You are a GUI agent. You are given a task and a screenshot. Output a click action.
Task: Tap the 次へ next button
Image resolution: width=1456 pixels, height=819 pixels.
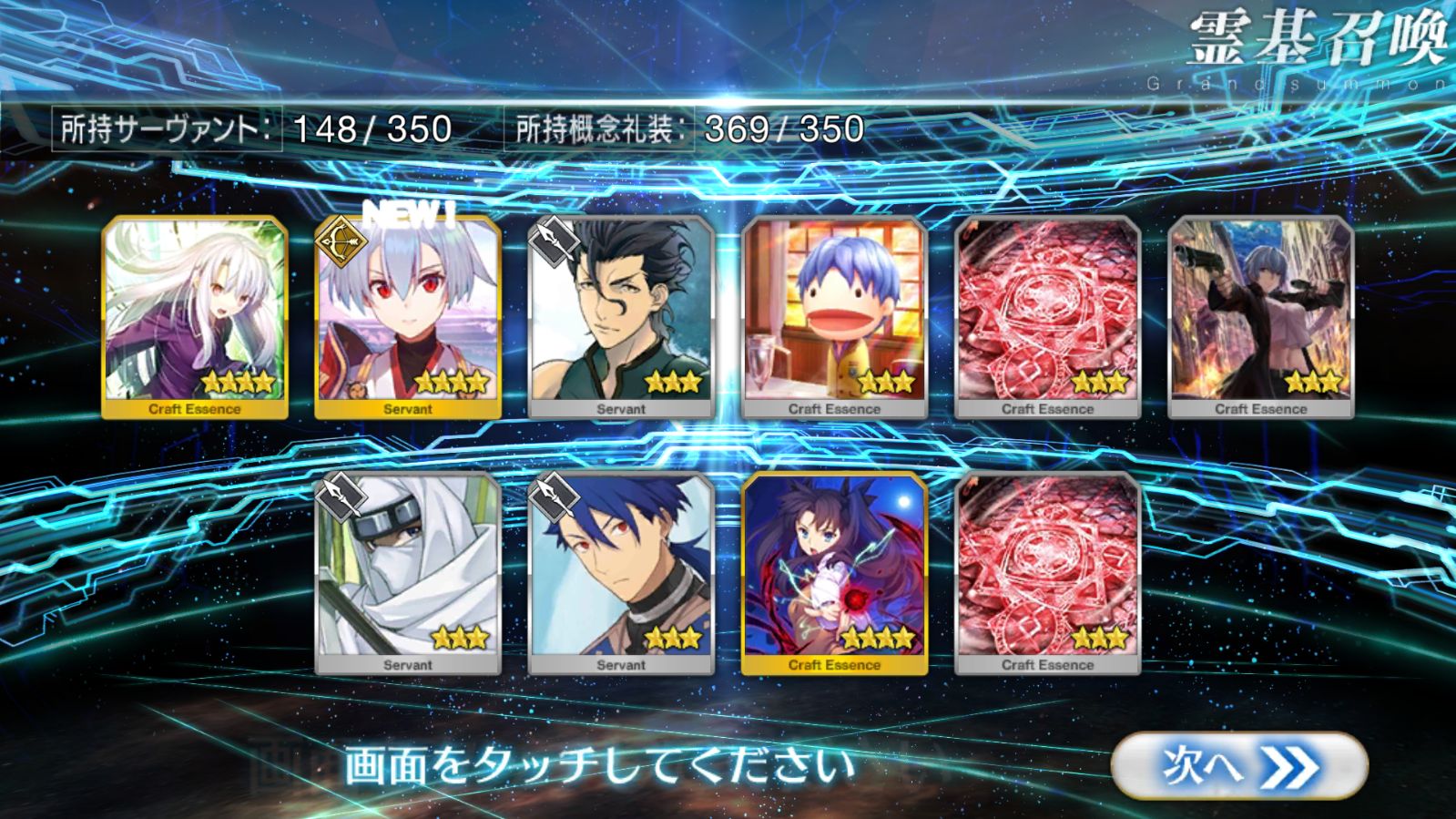pyautogui.click(x=1238, y=766)
